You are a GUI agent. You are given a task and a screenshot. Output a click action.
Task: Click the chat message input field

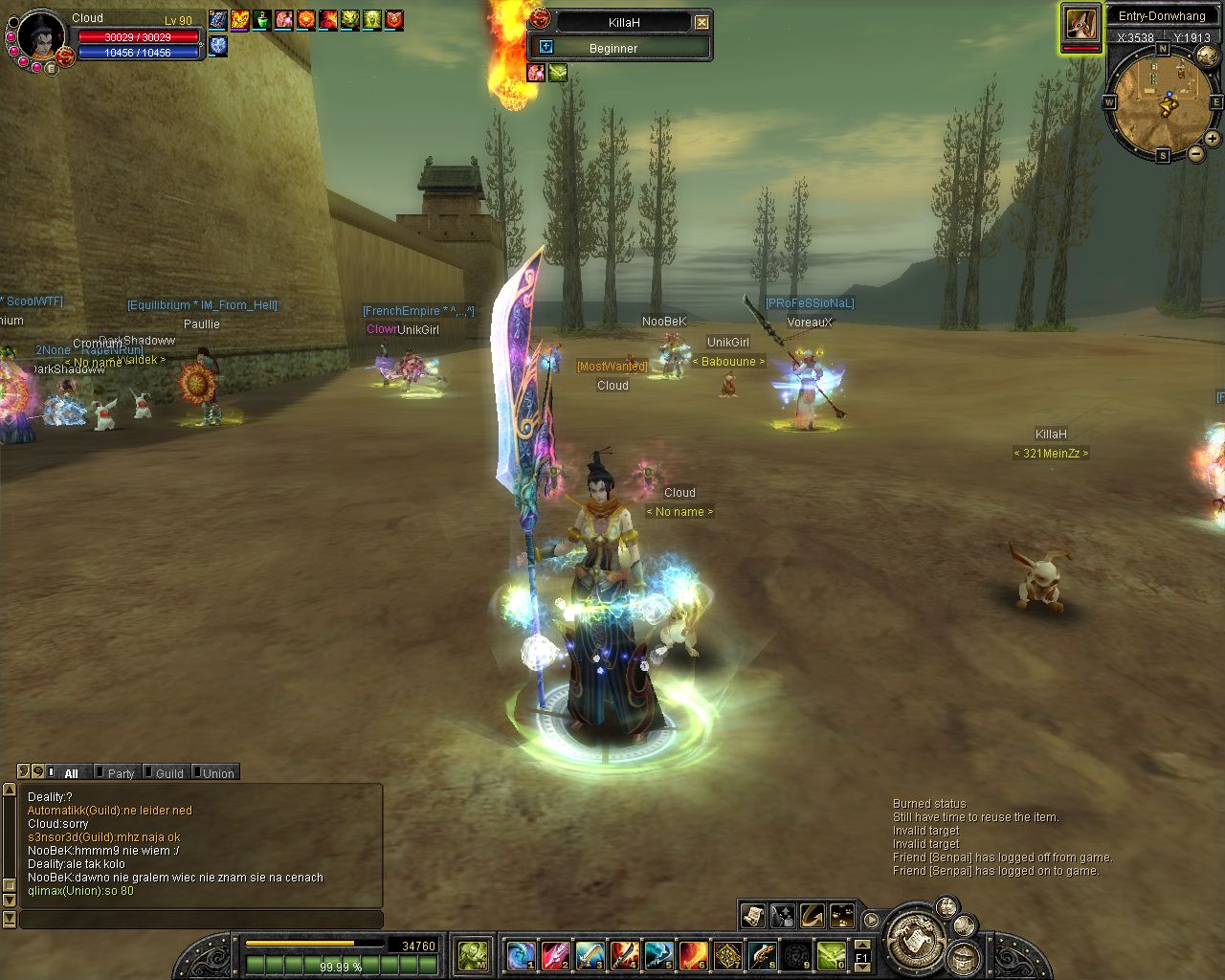pos(201,920)
